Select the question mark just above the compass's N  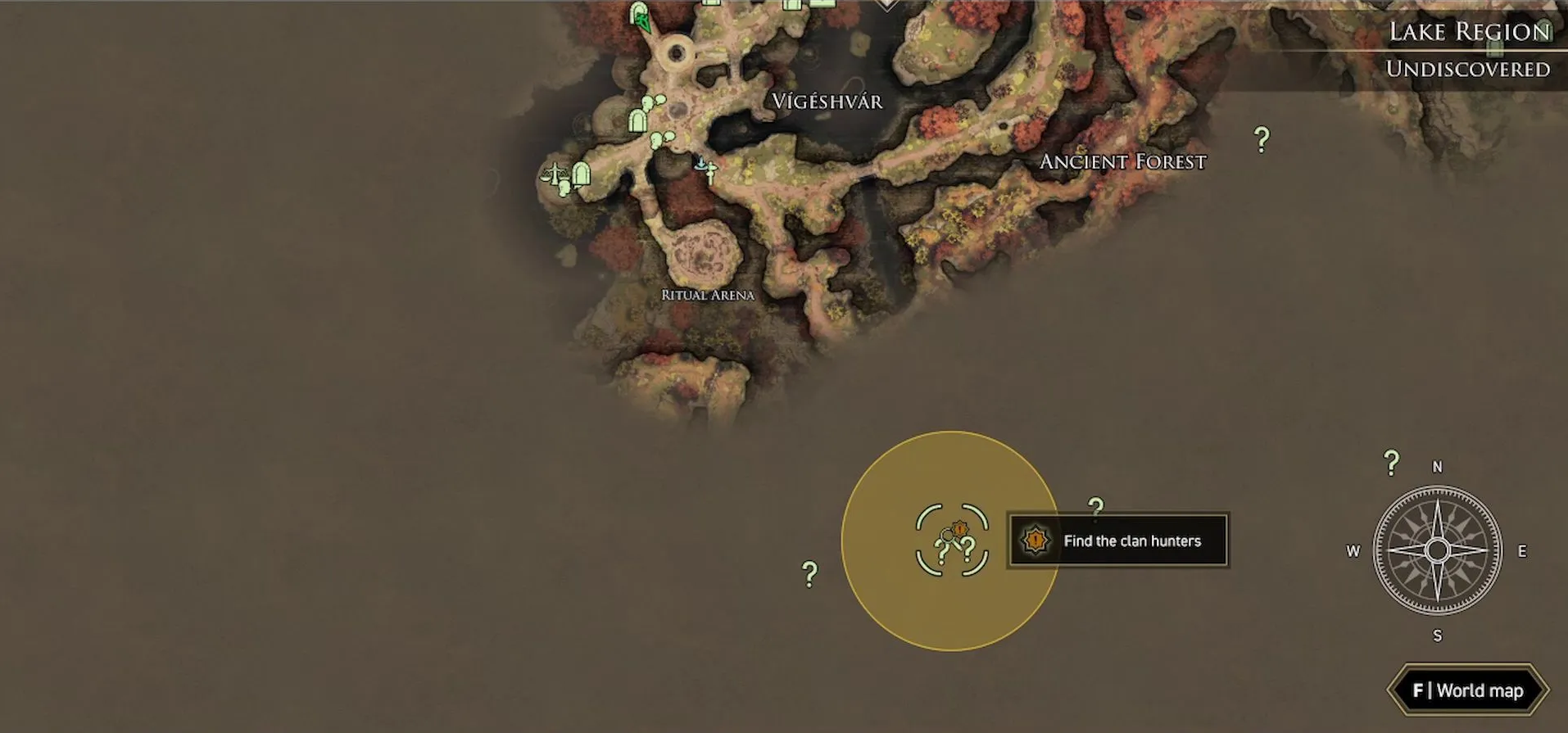point(1391,463)
